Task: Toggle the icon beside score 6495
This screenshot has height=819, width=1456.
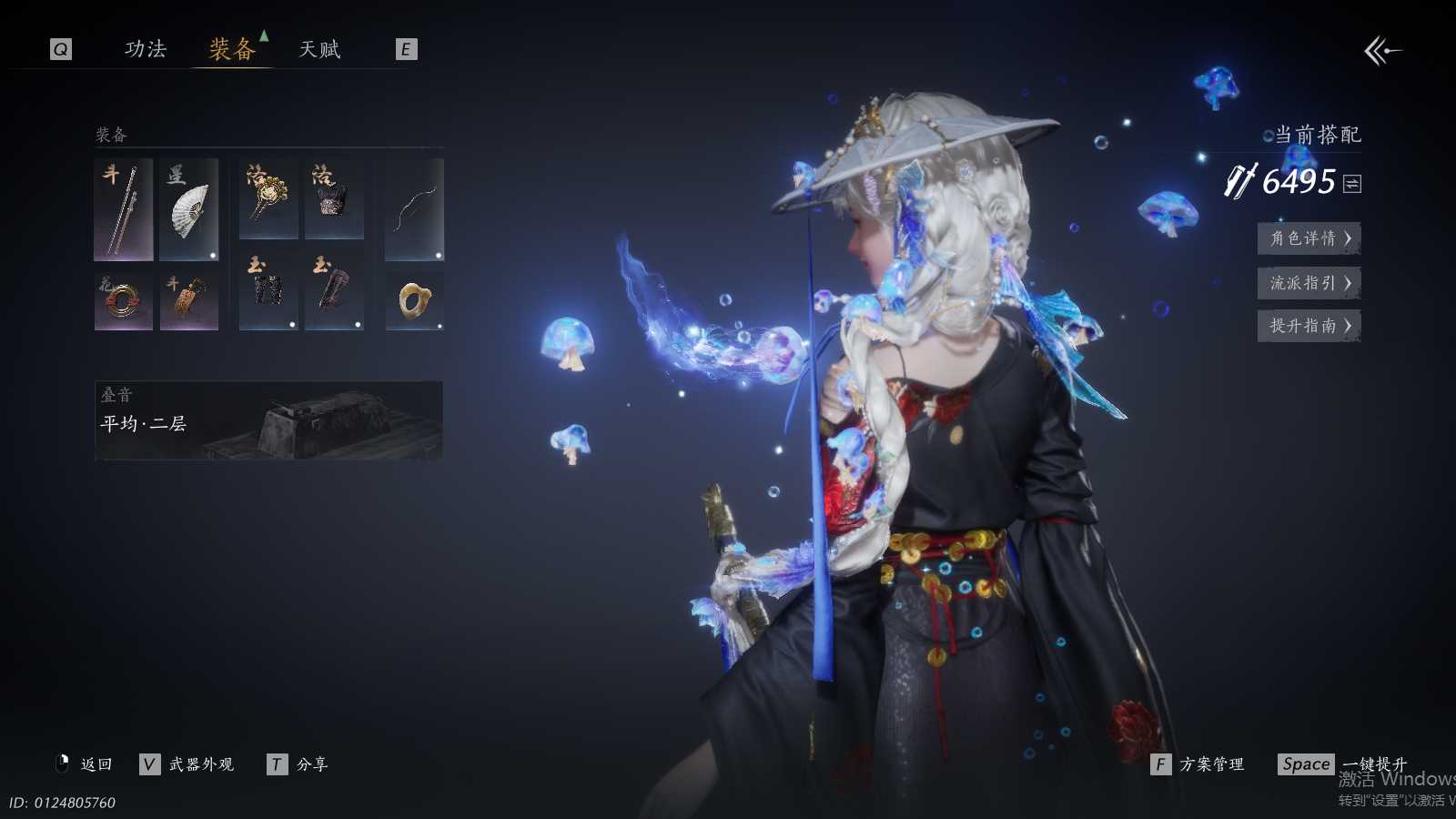Action: pyautogui.click(x=1352, y=184)
